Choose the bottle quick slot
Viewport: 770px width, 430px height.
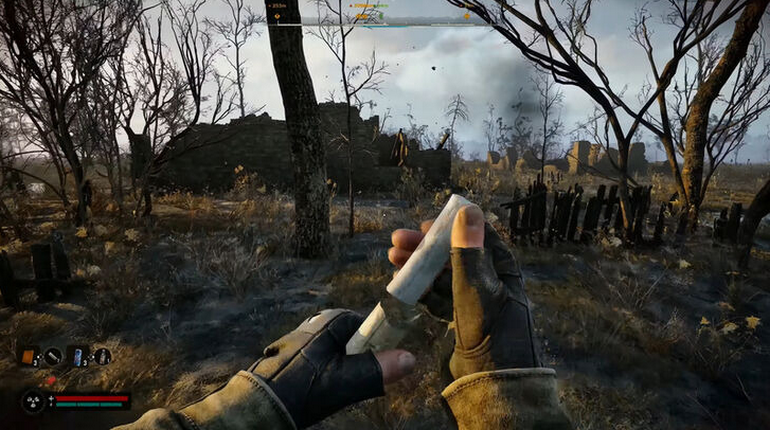[102, 356]
